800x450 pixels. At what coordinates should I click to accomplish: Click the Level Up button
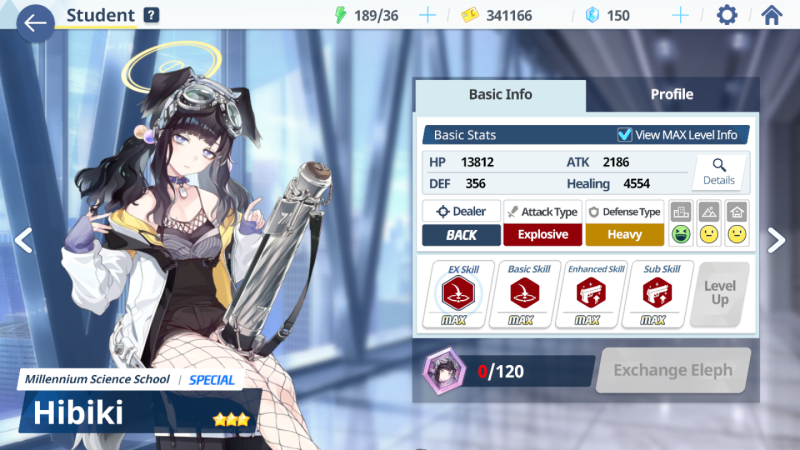(x=719, y=293)
